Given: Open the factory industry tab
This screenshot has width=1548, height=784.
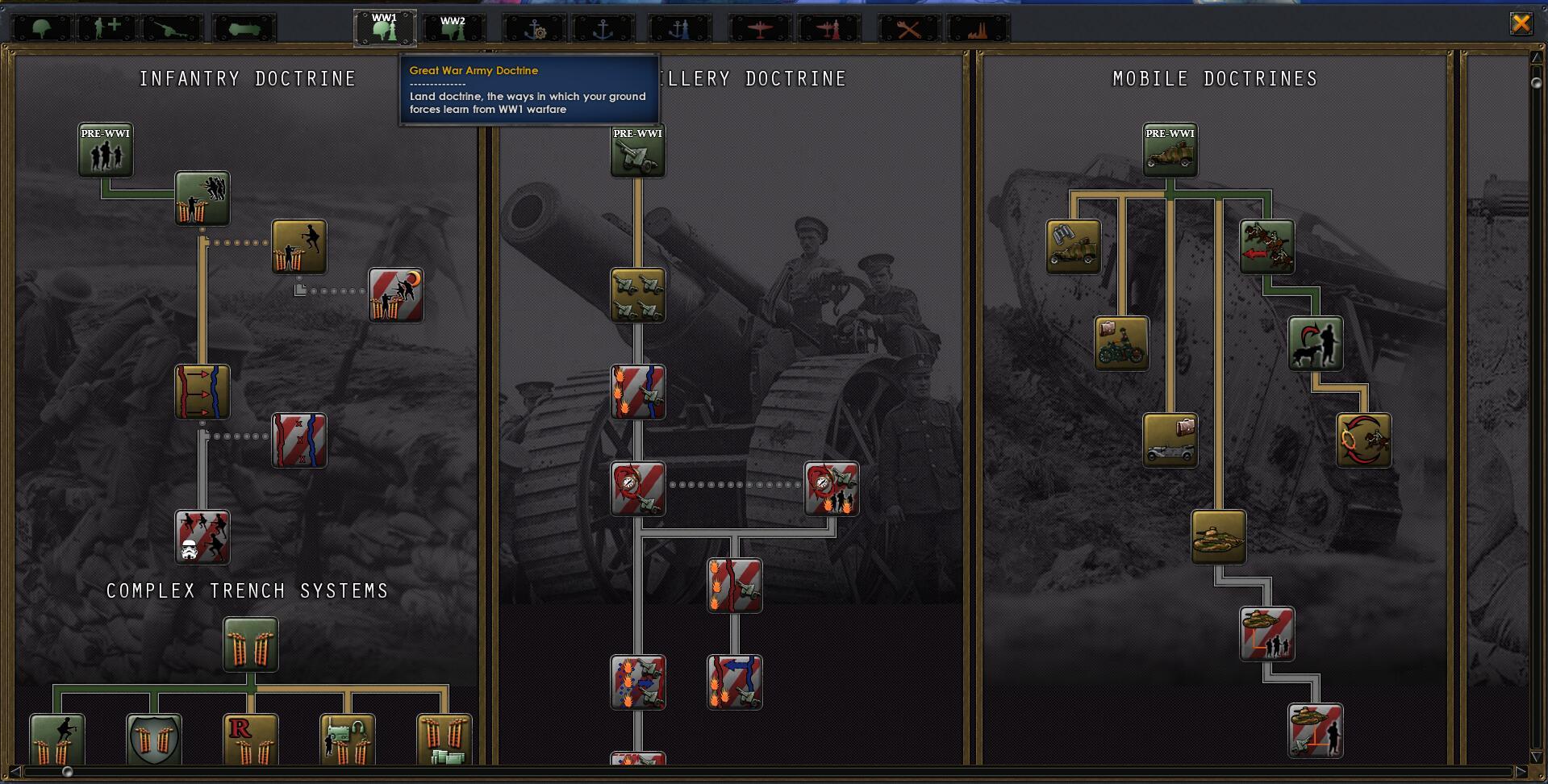Looking at the screenshot, I should [x=978, y=29].
